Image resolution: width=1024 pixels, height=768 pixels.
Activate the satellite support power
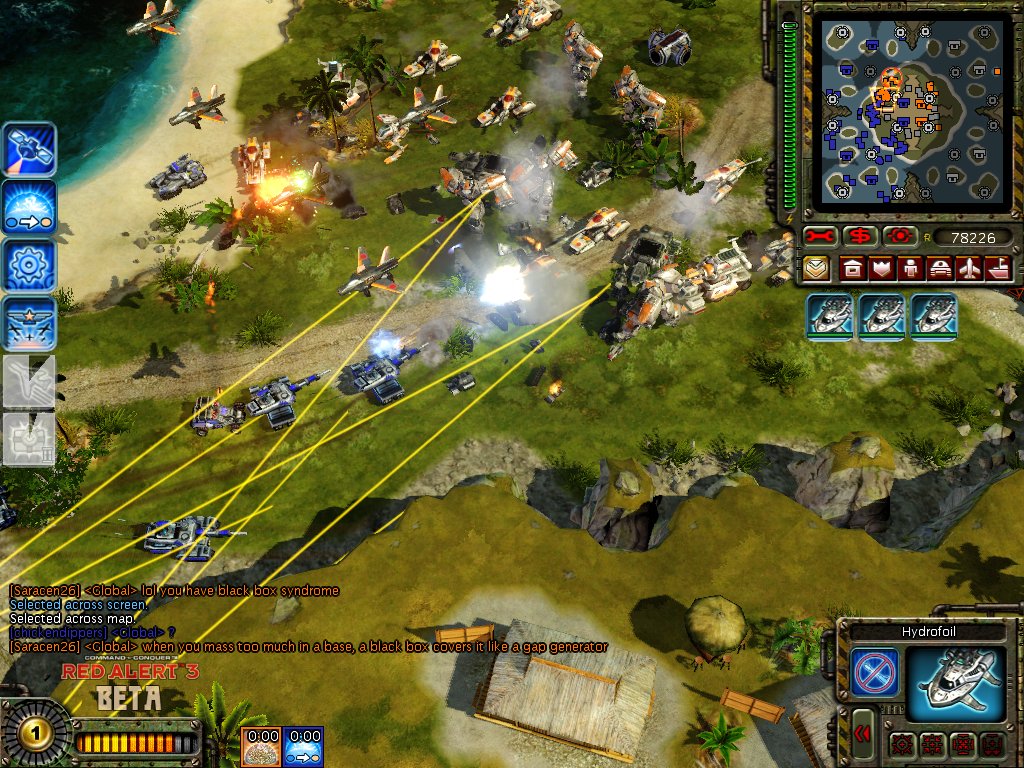[x=29, y=149]
